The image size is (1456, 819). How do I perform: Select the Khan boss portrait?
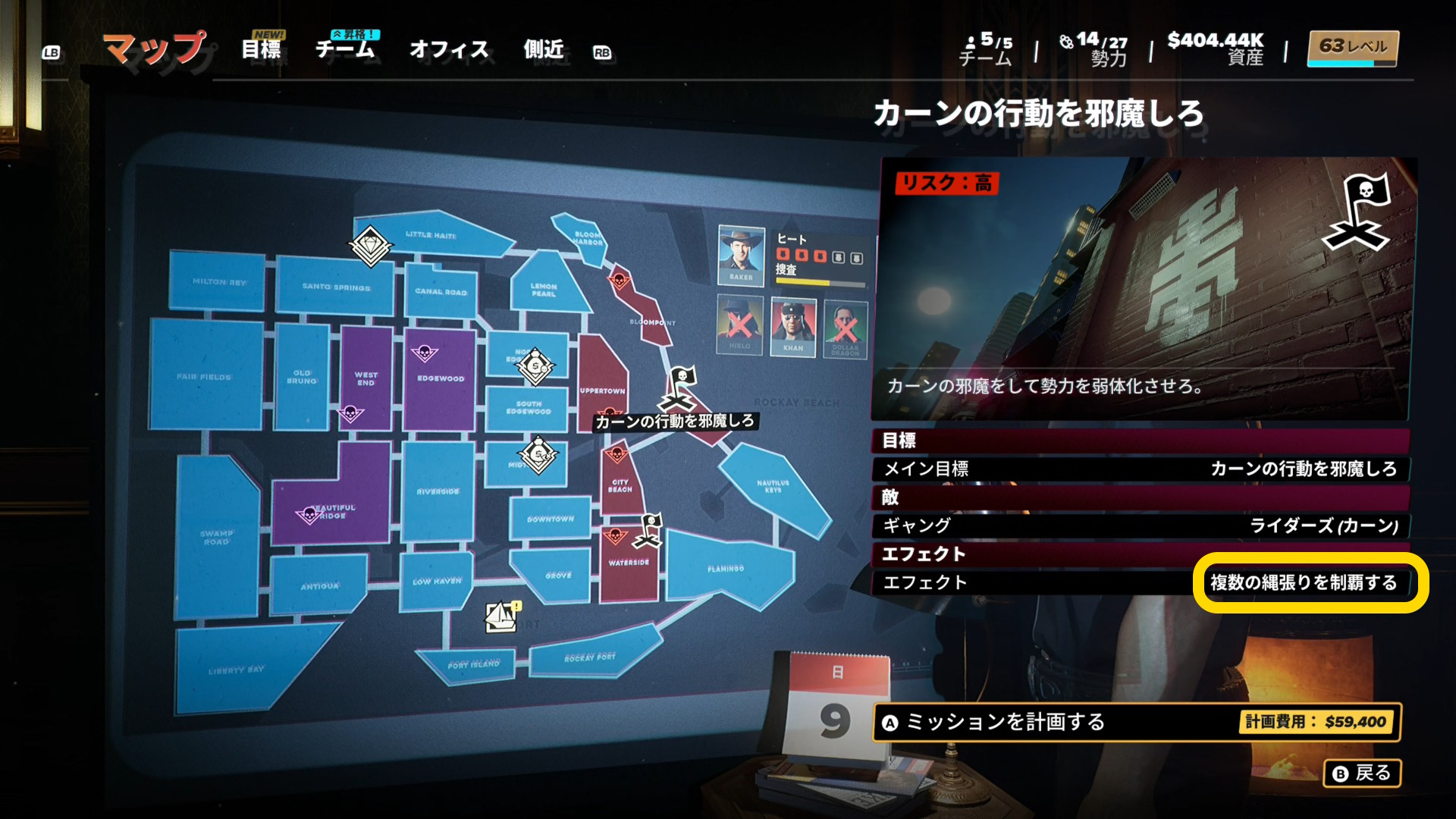click(x=793, y=325)
